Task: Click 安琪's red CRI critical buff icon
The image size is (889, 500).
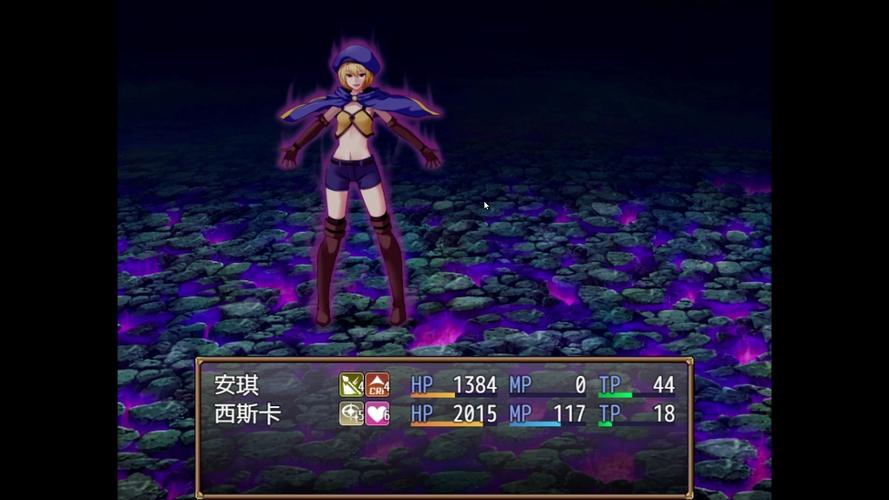Action: [377, 385]
